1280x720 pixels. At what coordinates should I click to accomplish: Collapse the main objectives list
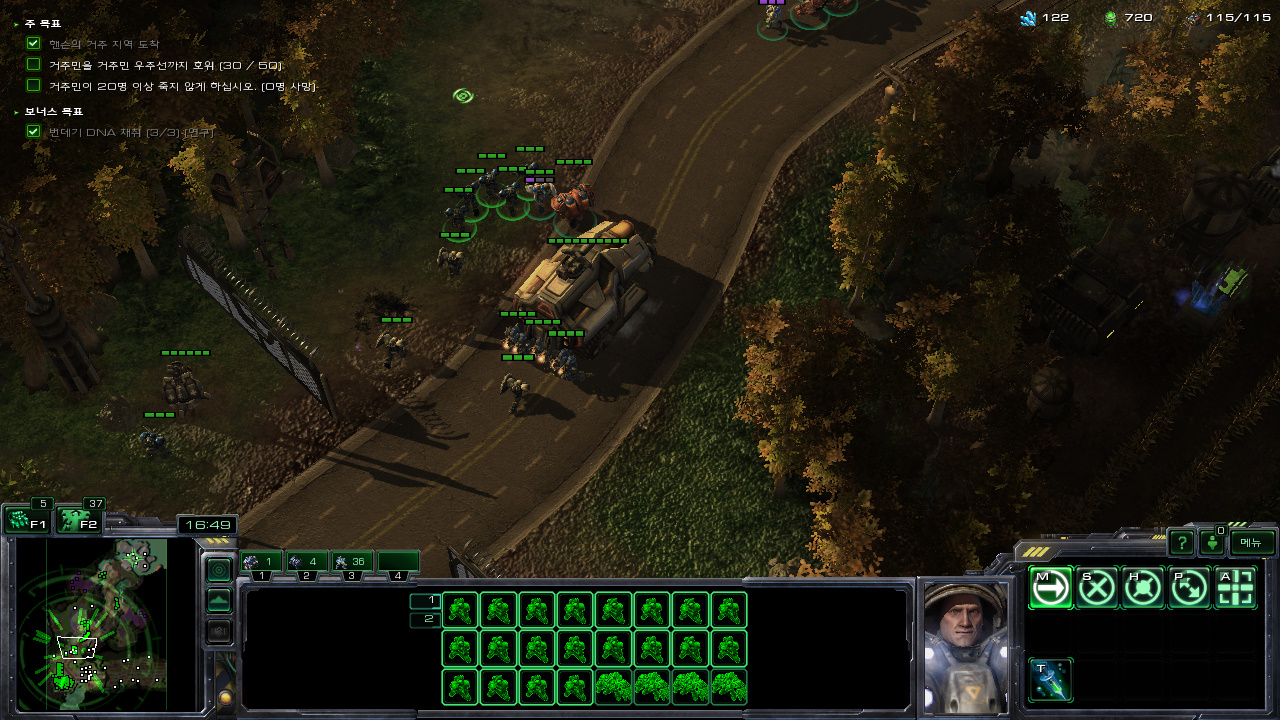17,23
